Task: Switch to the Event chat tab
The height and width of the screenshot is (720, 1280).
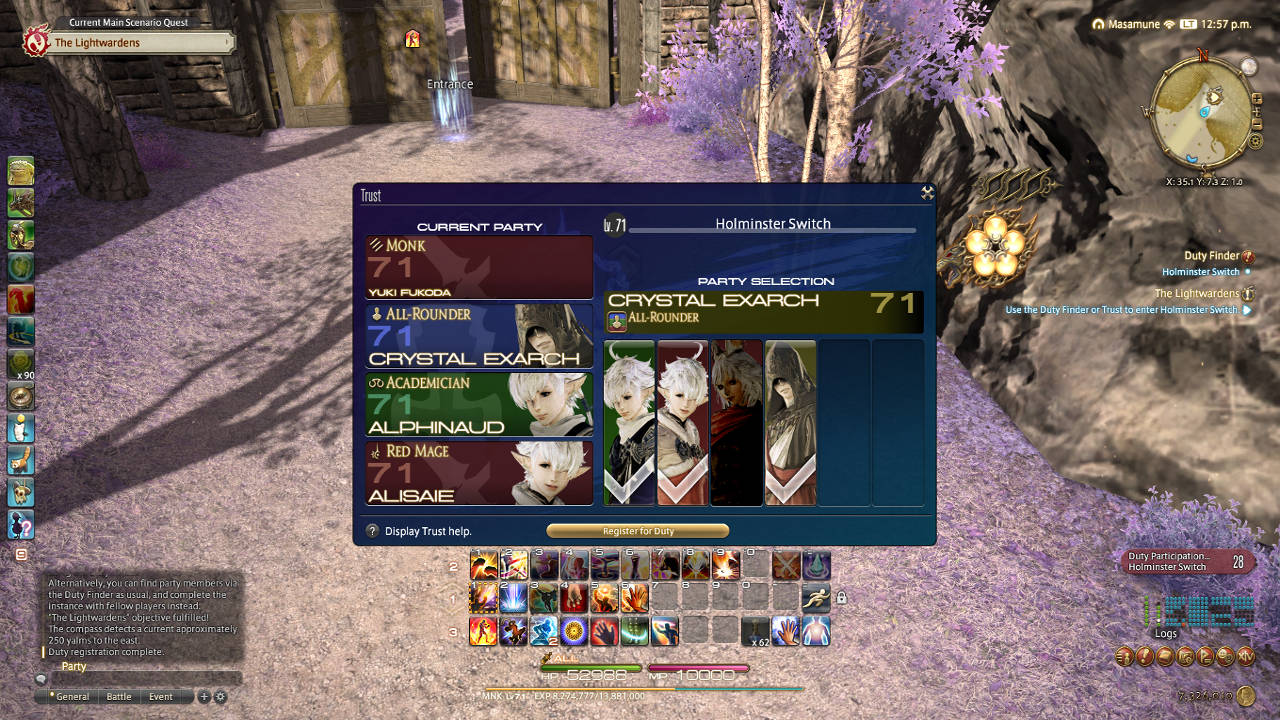Action: [x=161, y=697]
